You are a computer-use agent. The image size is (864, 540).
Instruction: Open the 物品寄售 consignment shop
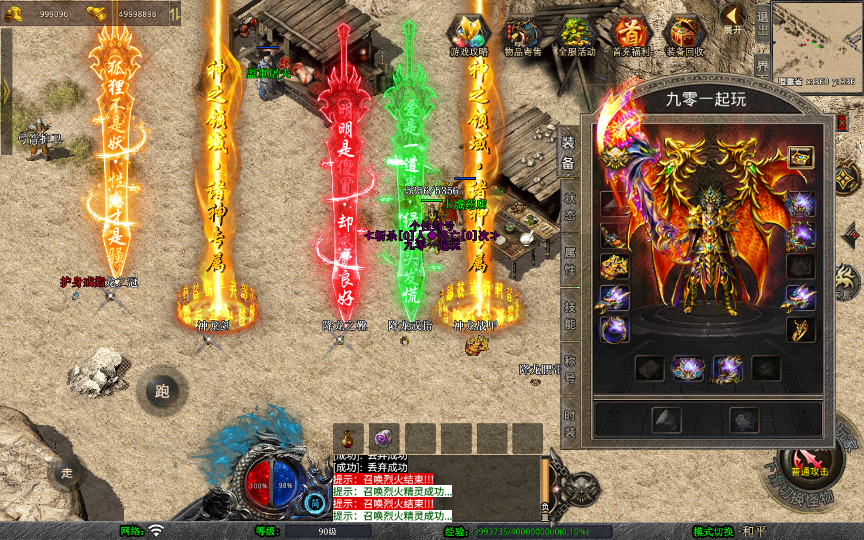click(x=524, y=36)
